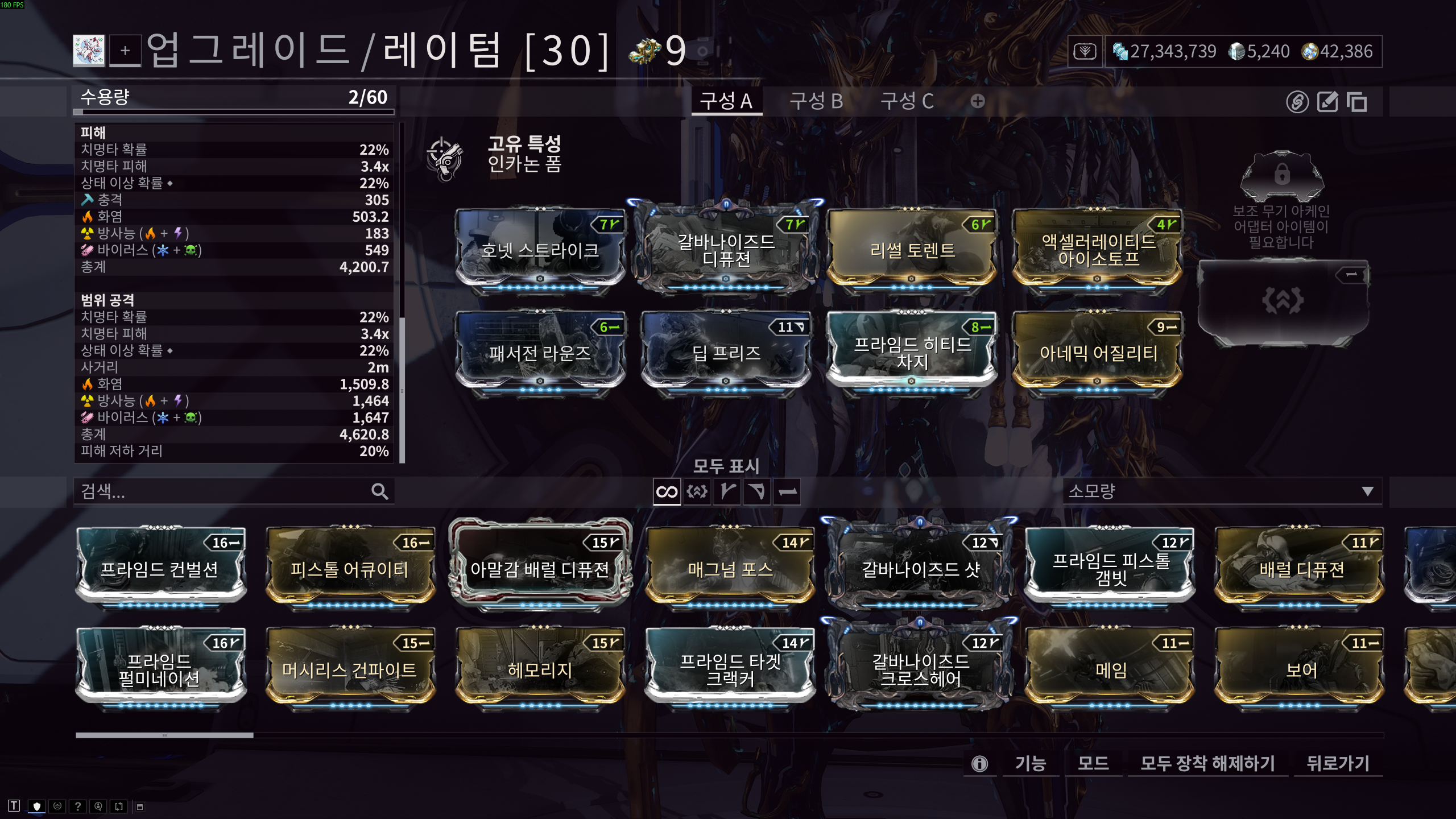
Task: Select the equipped 갈바나이즈드 디퓨전 mod
Action: click(x=726, y=250)
